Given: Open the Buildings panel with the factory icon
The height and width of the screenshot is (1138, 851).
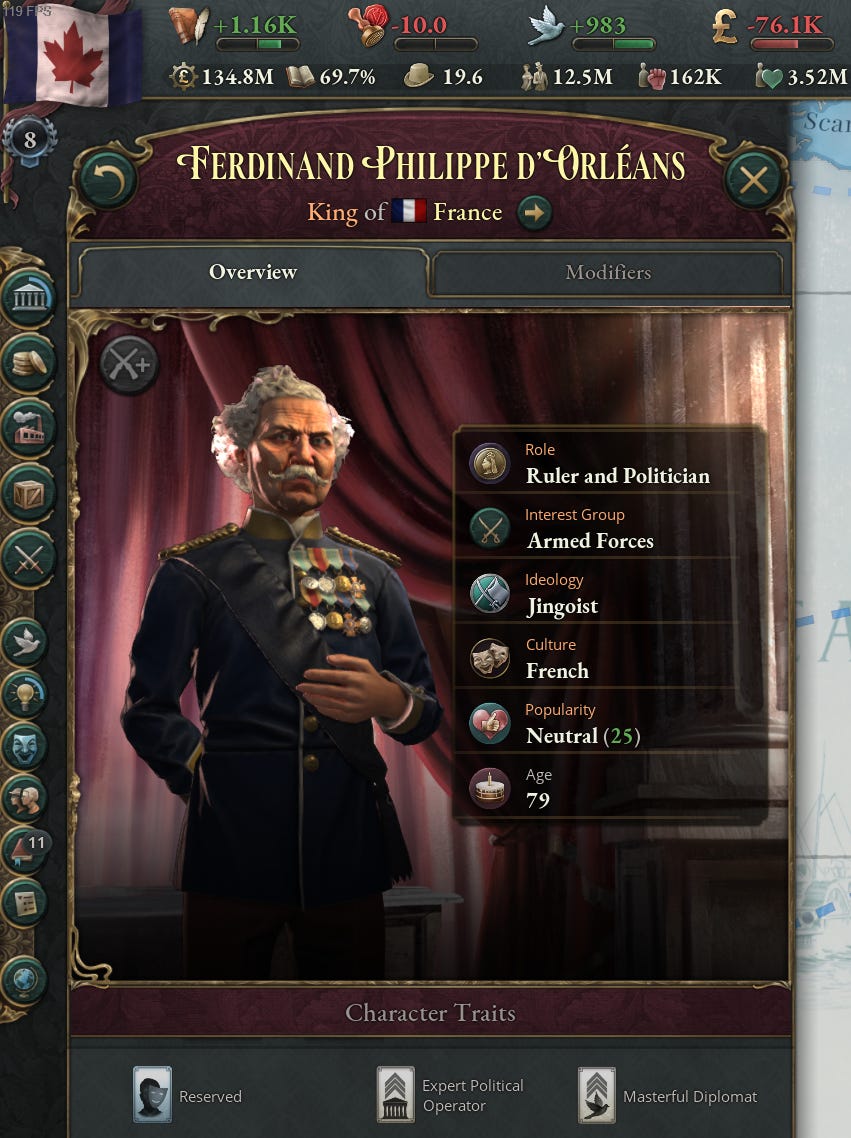Looking at the screenshot, I should 29,427.
